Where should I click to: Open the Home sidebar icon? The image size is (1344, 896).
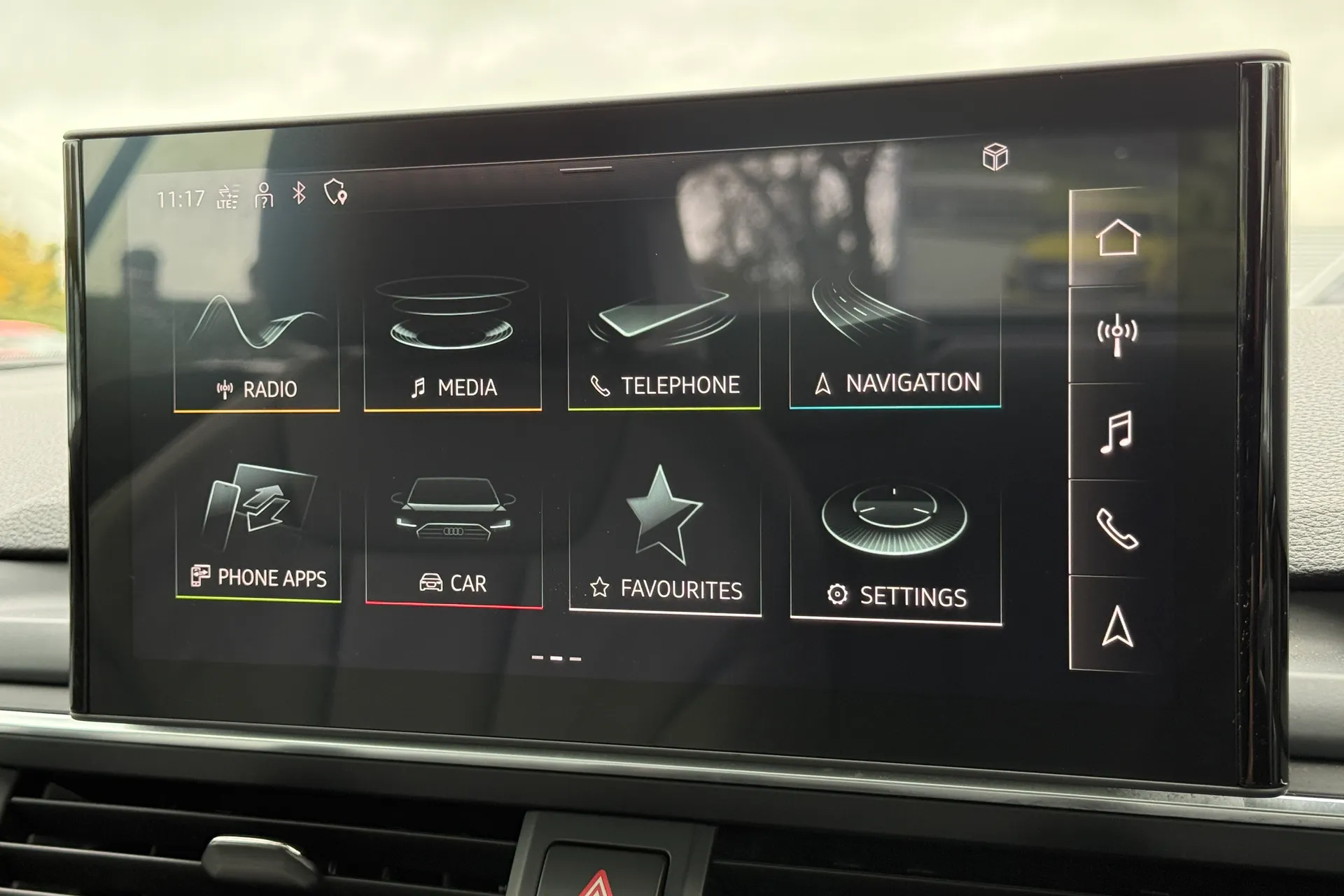coord(1120,238)
